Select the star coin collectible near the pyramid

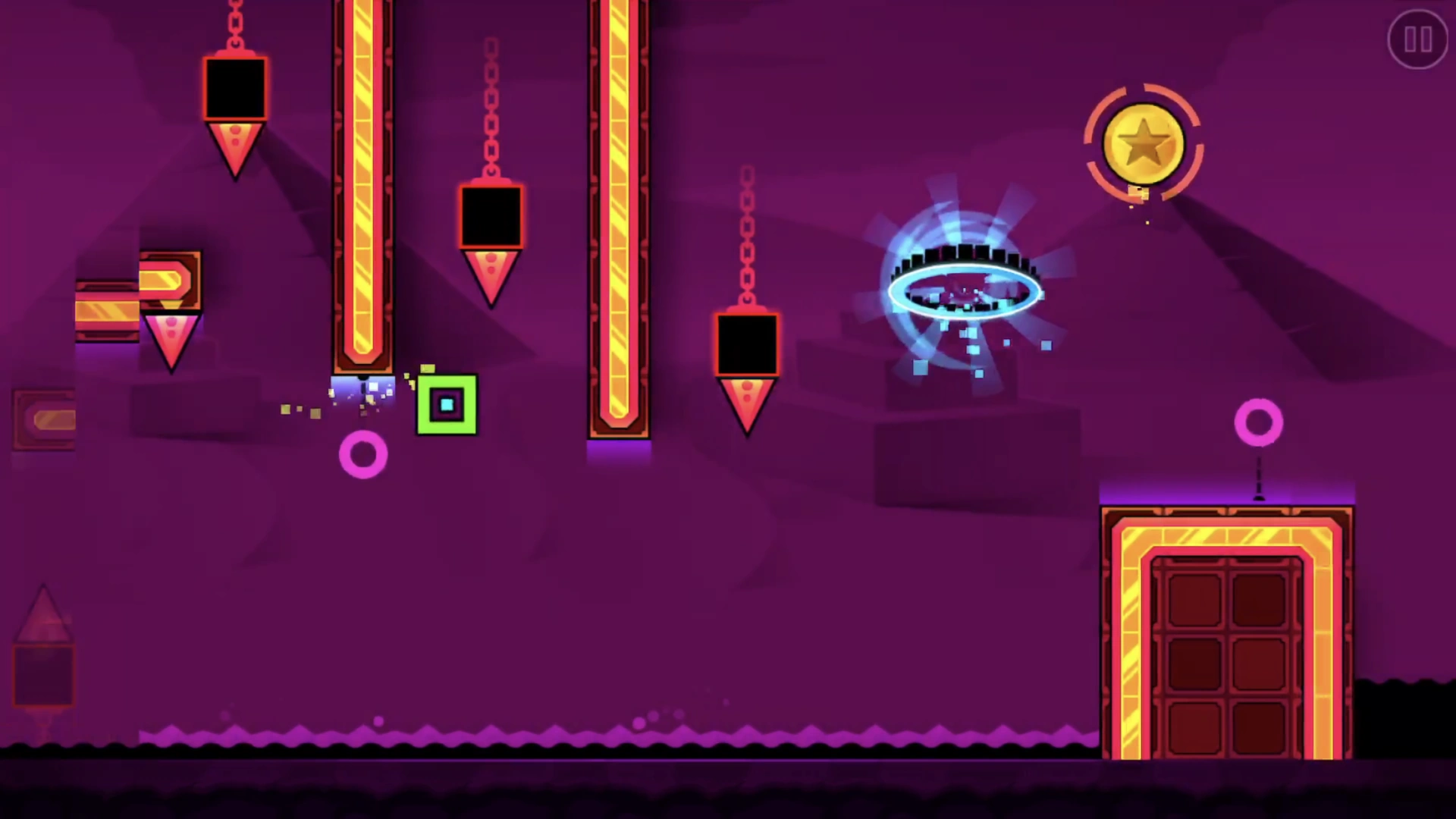click(1144, 144)
